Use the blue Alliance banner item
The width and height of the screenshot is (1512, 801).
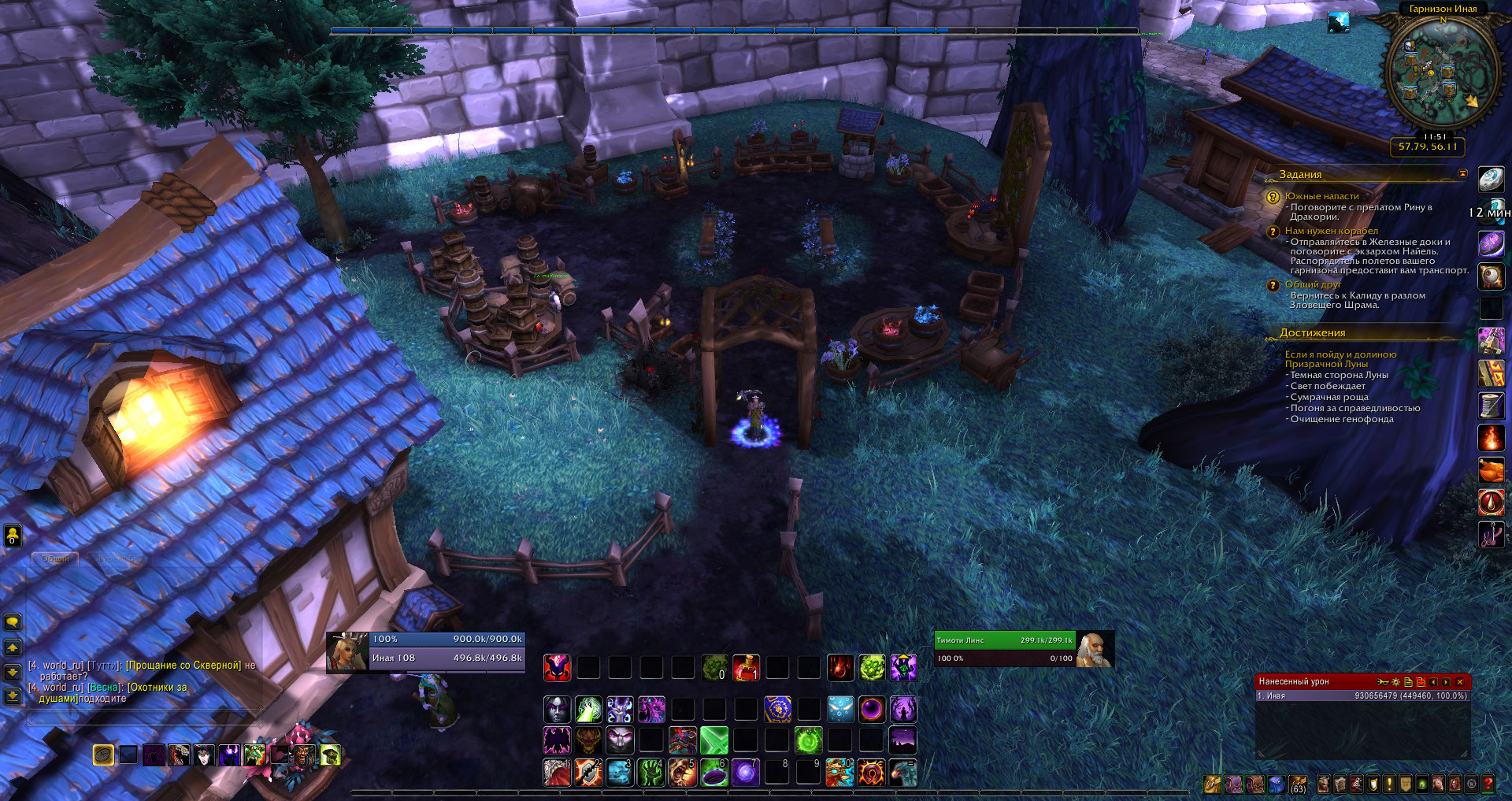pos(777,710)
